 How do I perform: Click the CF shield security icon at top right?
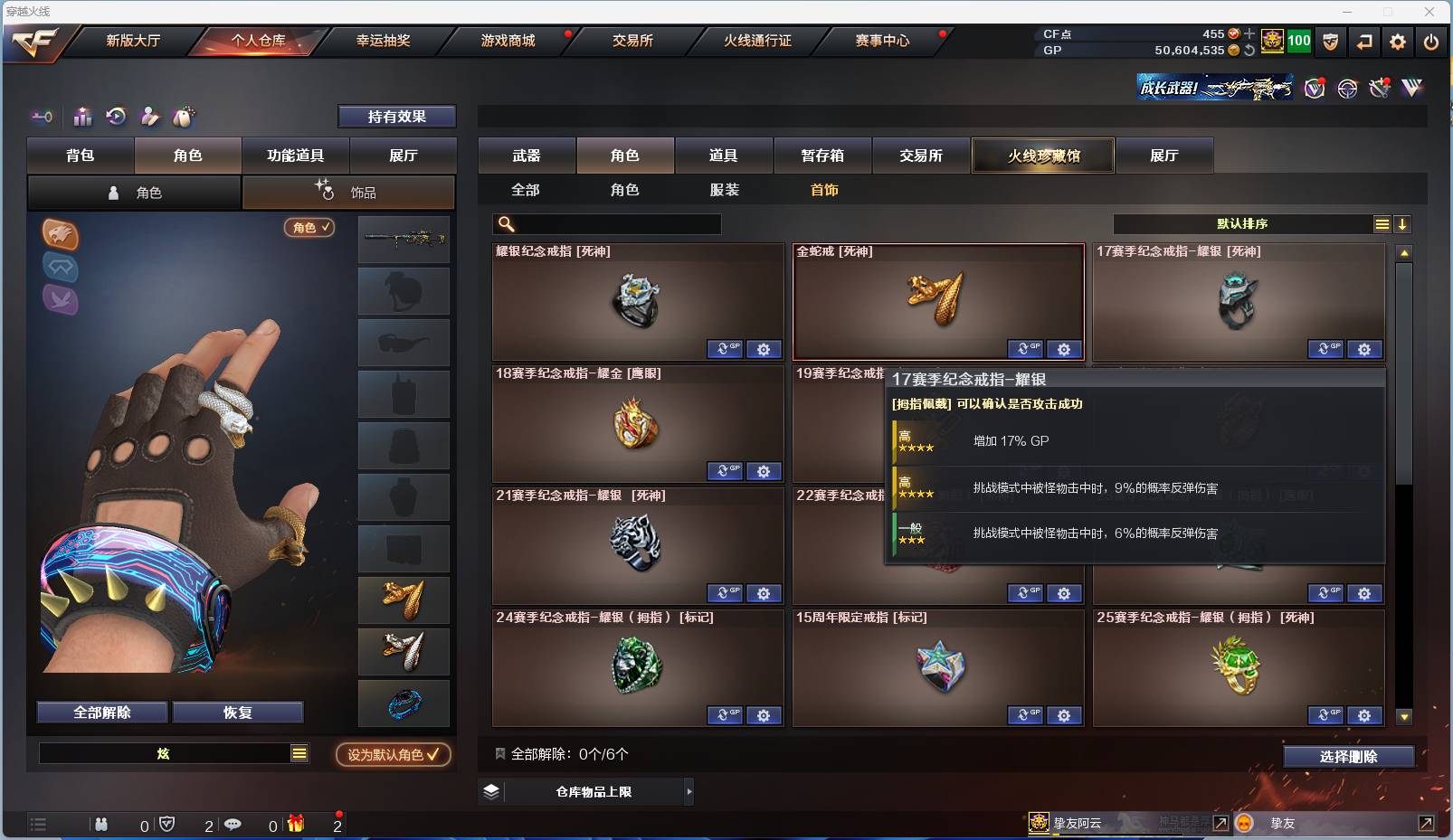tap(1331, 42)
